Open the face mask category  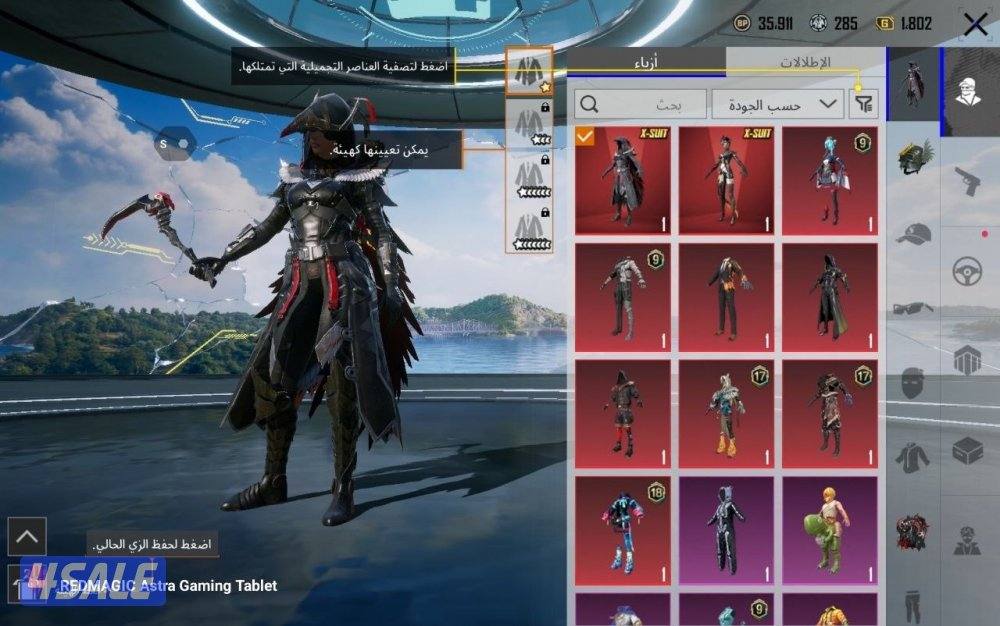point(914,383)
